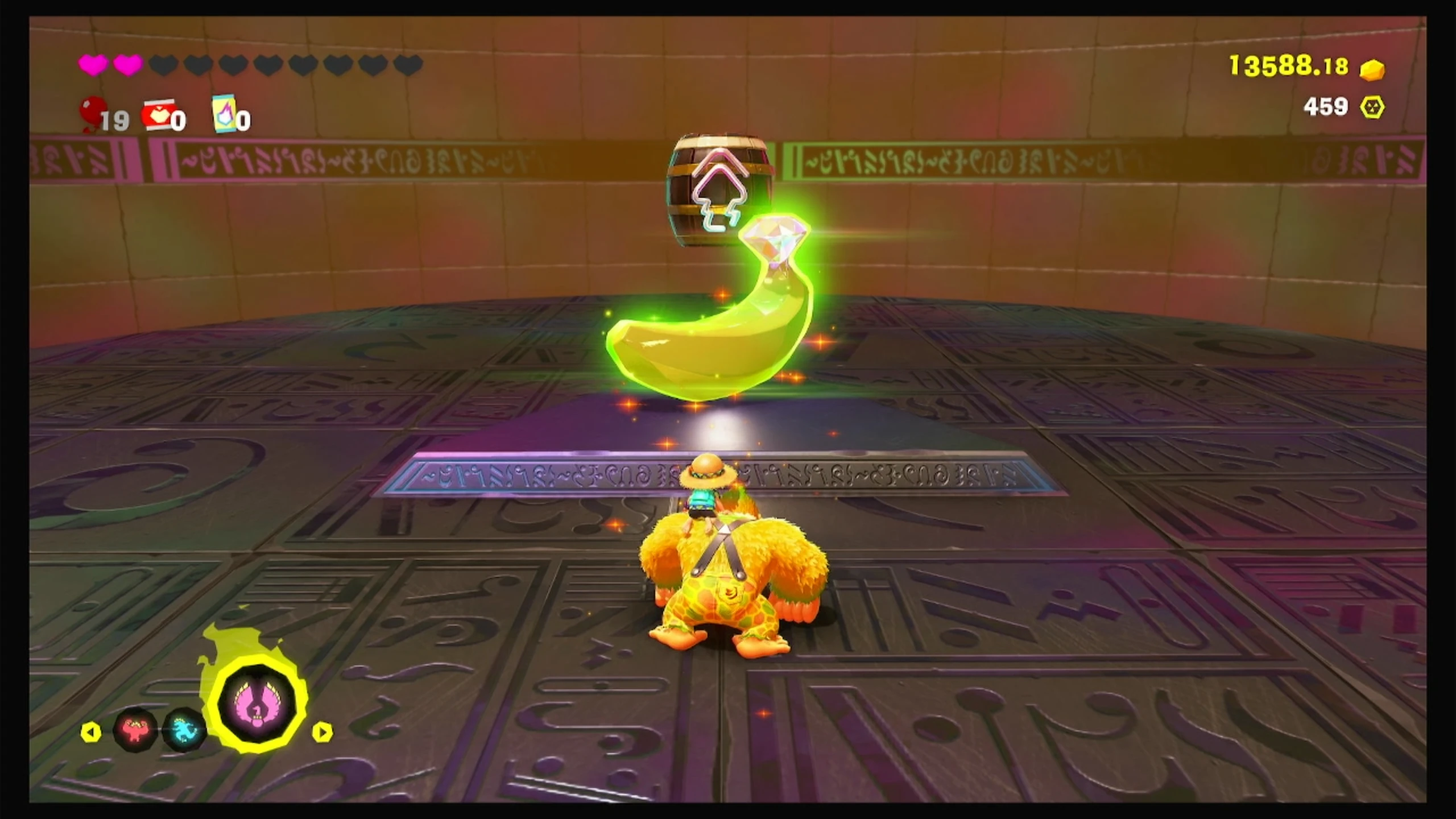Select the pink ostrich Bananza icon
This screenshot has height=819, width=1456.
point(258,708)
